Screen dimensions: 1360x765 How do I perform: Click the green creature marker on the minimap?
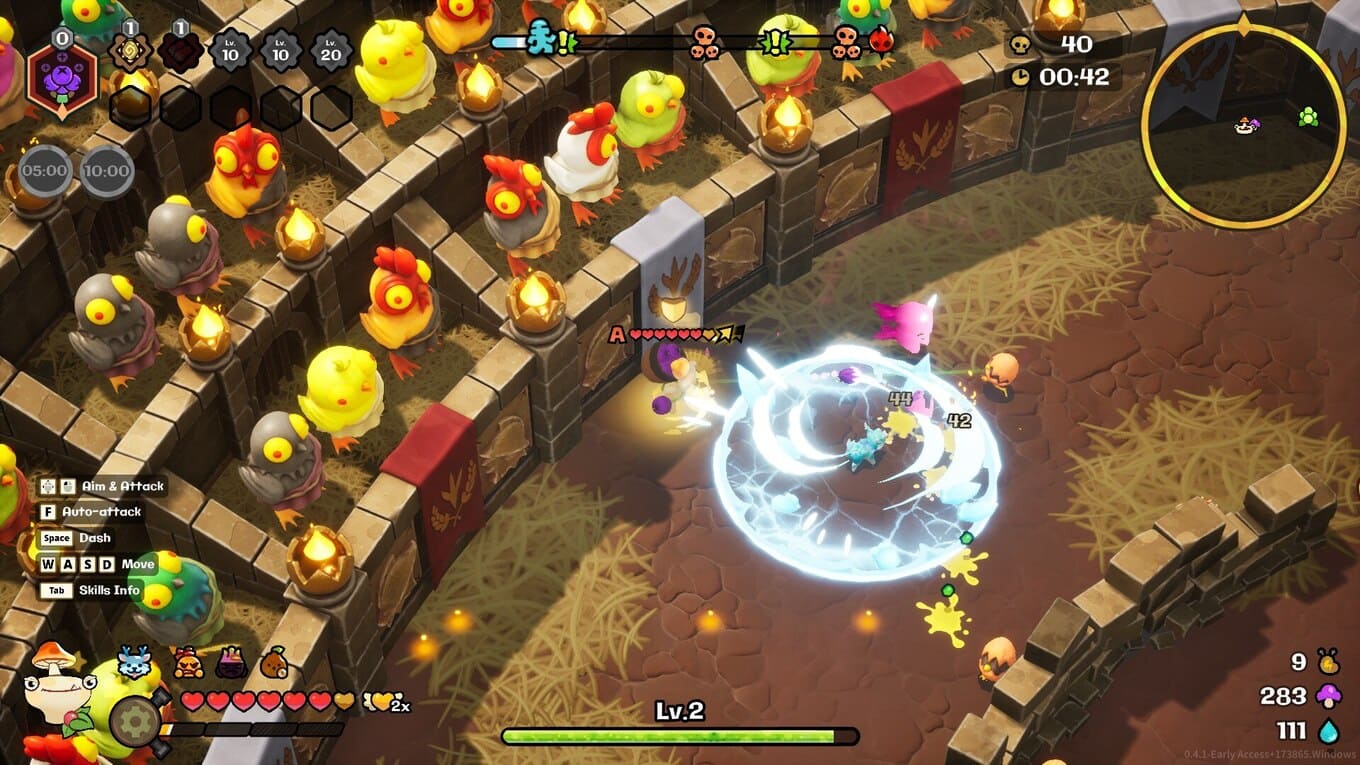pos(1307,118)
